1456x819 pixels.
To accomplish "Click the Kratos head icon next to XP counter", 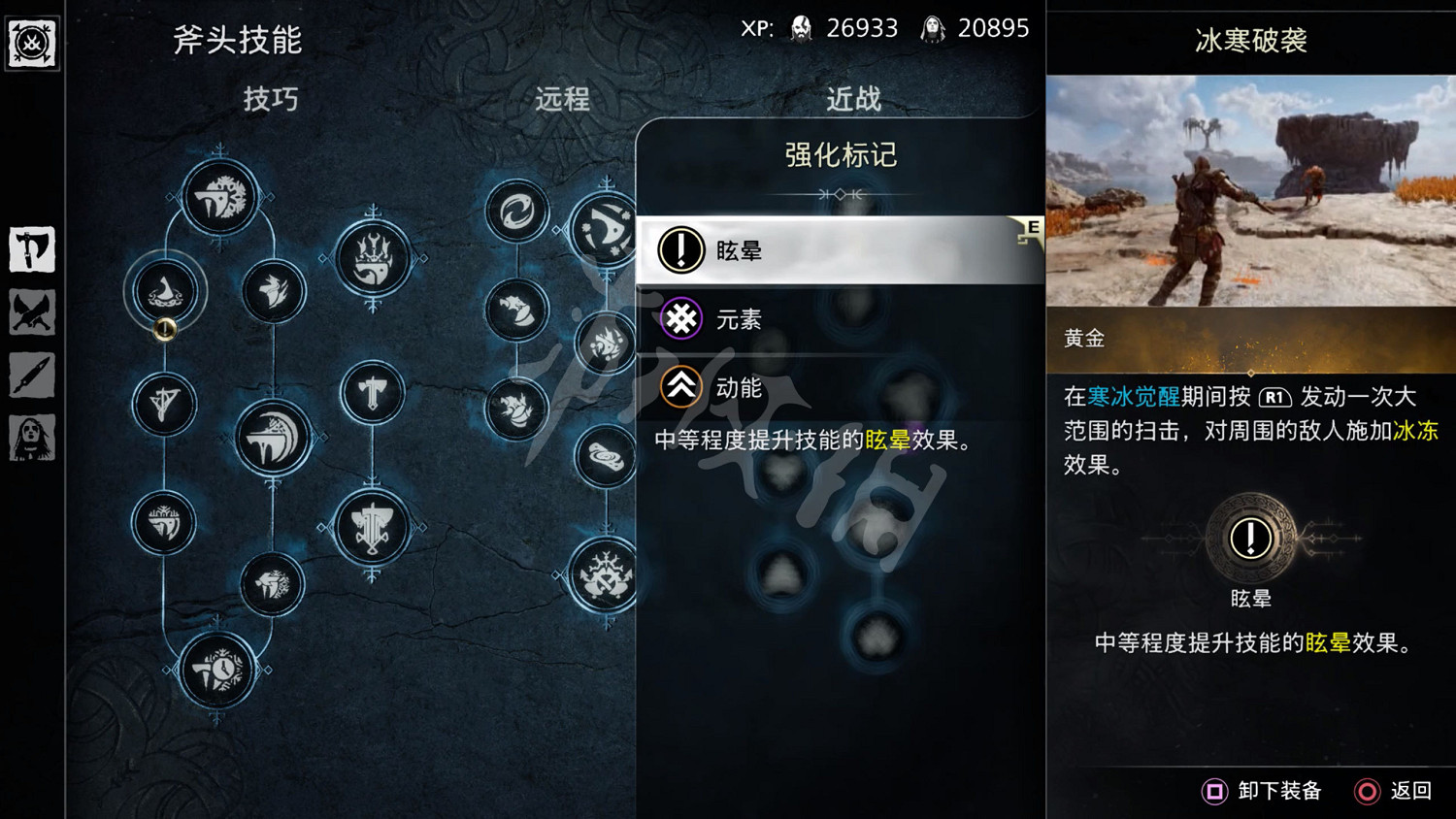I will point(801,27).
